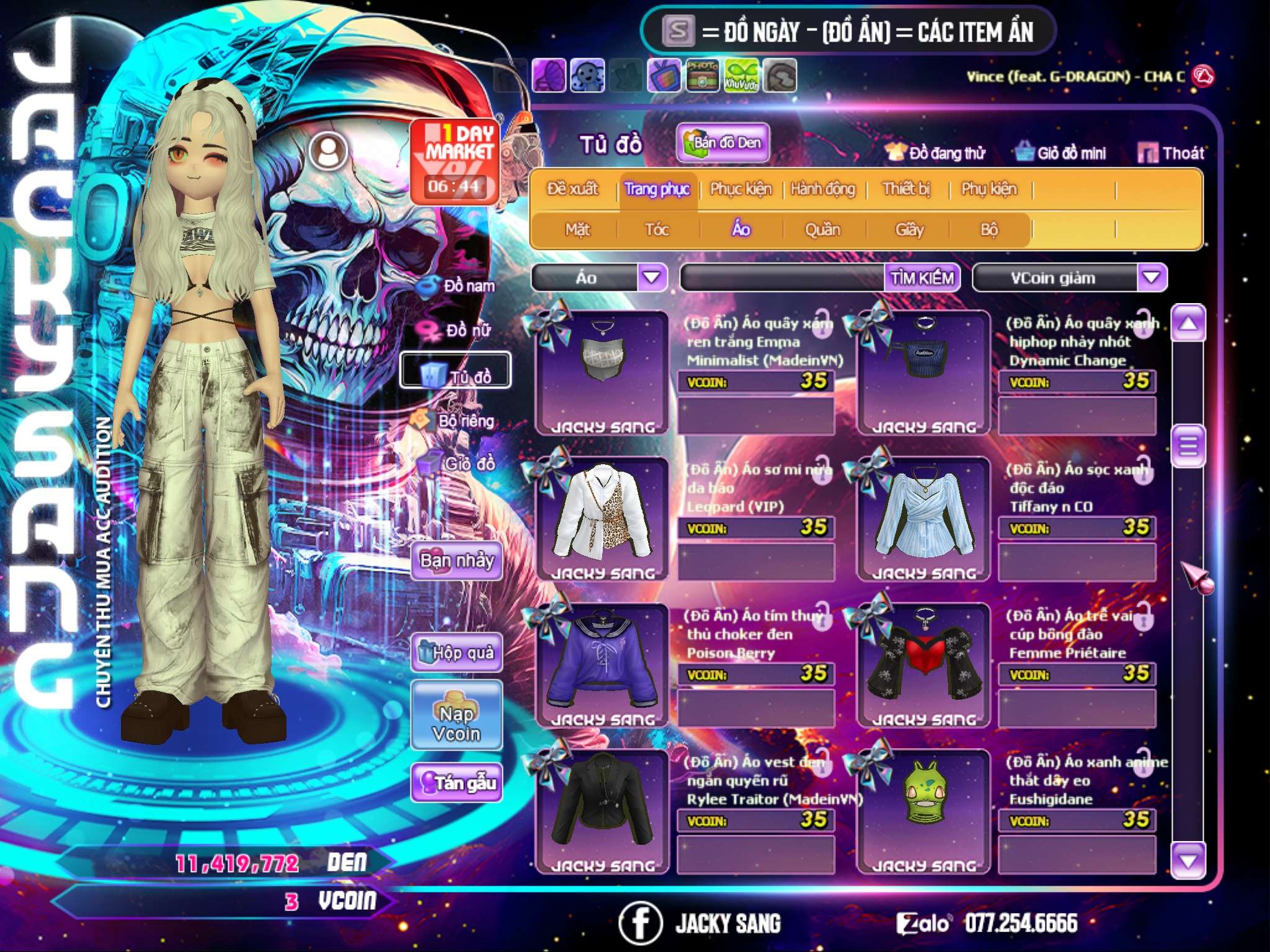The image size is (1270, 952).
Task: Click the TÌM KIẾM search button
Action: coord(922,277)
